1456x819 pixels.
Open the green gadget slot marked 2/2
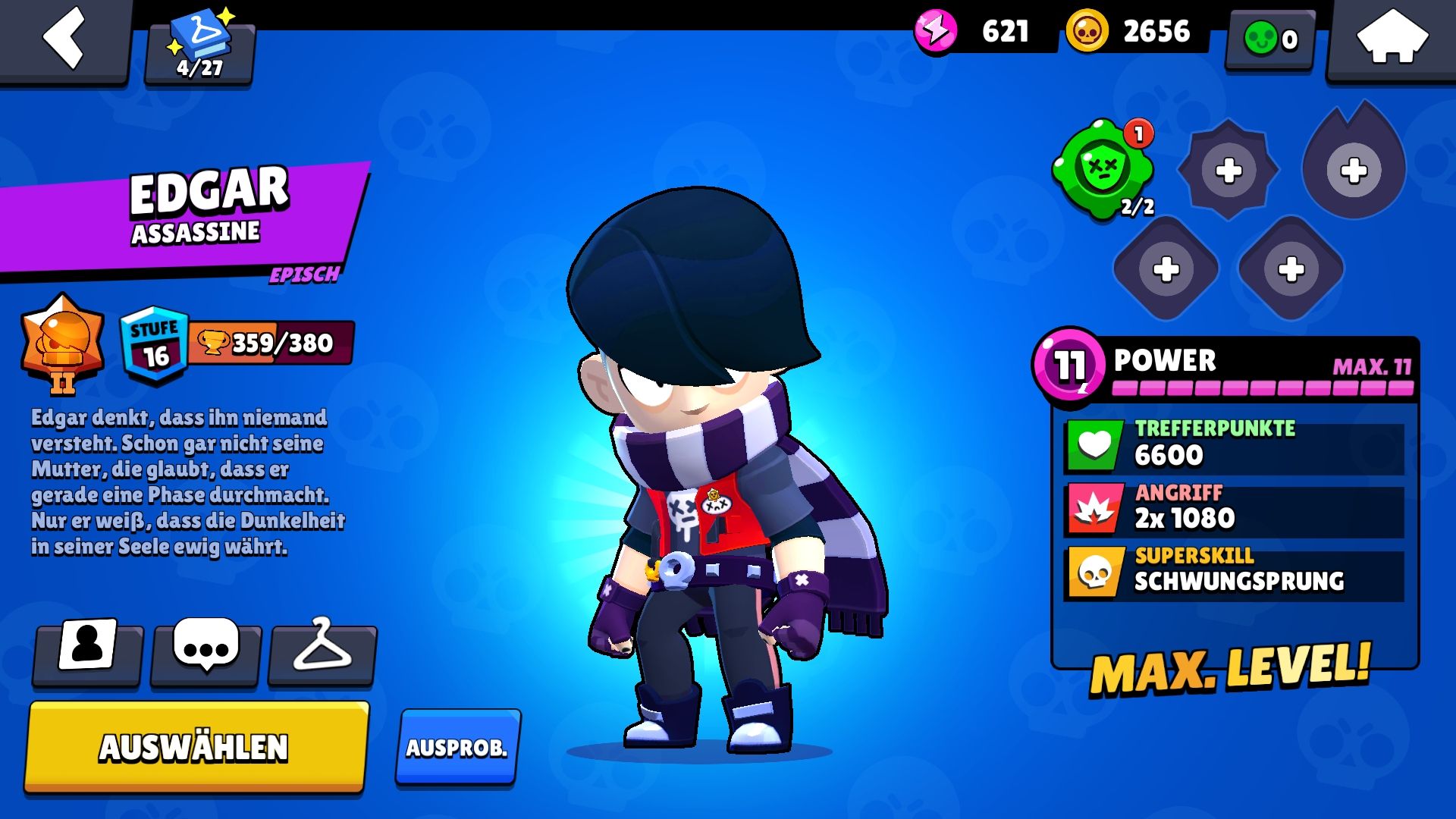(1103, 168)
